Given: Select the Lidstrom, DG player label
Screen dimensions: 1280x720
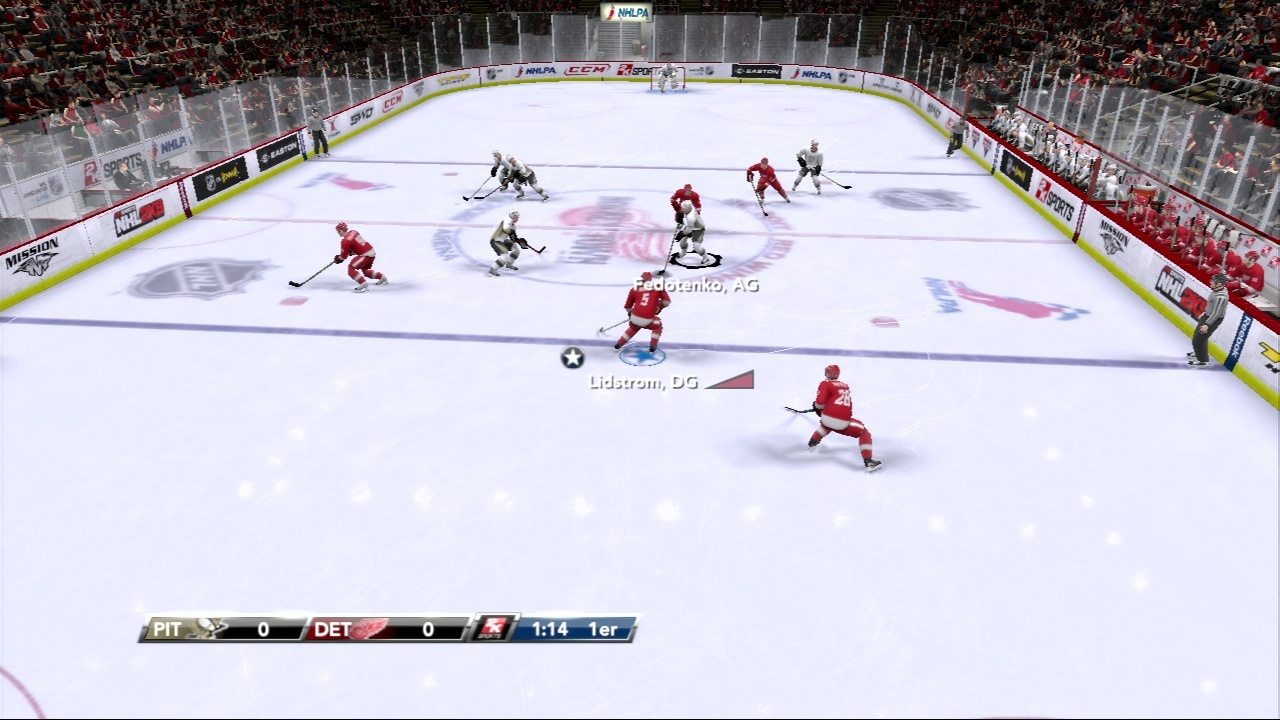Looking at the screenshot, I should [643, 382].
